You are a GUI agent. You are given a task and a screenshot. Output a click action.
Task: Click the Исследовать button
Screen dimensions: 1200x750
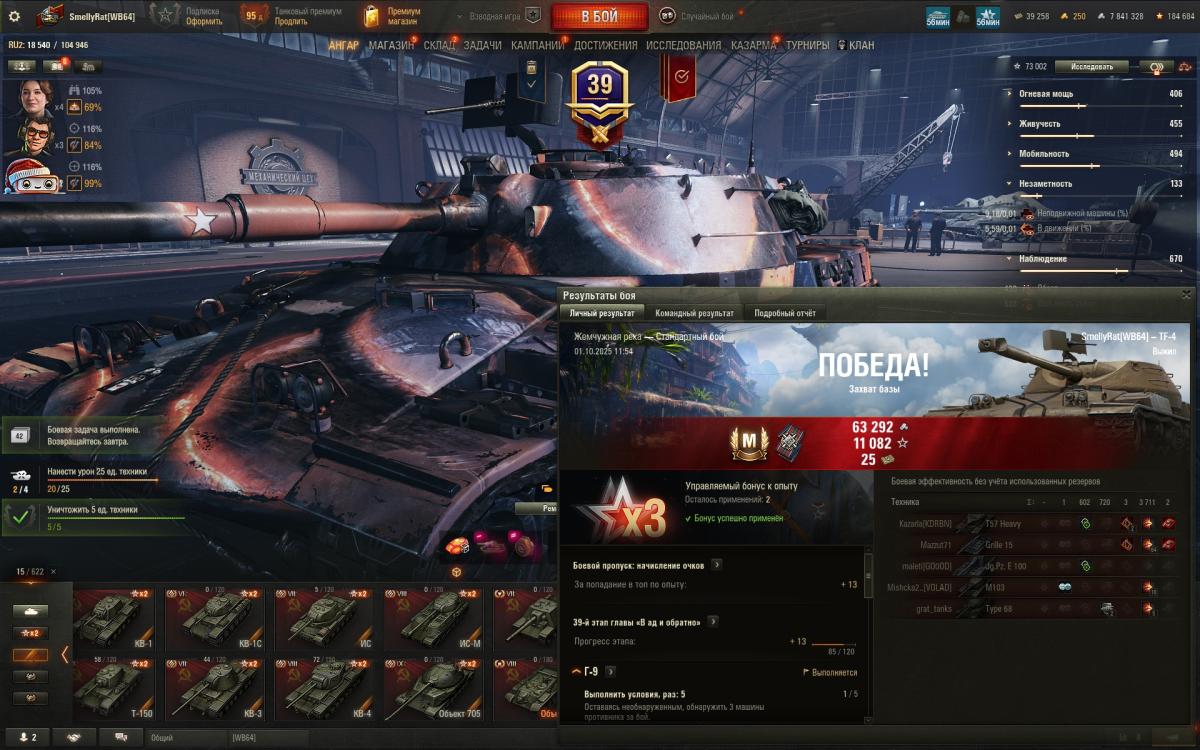click(x=1092, y=67)
